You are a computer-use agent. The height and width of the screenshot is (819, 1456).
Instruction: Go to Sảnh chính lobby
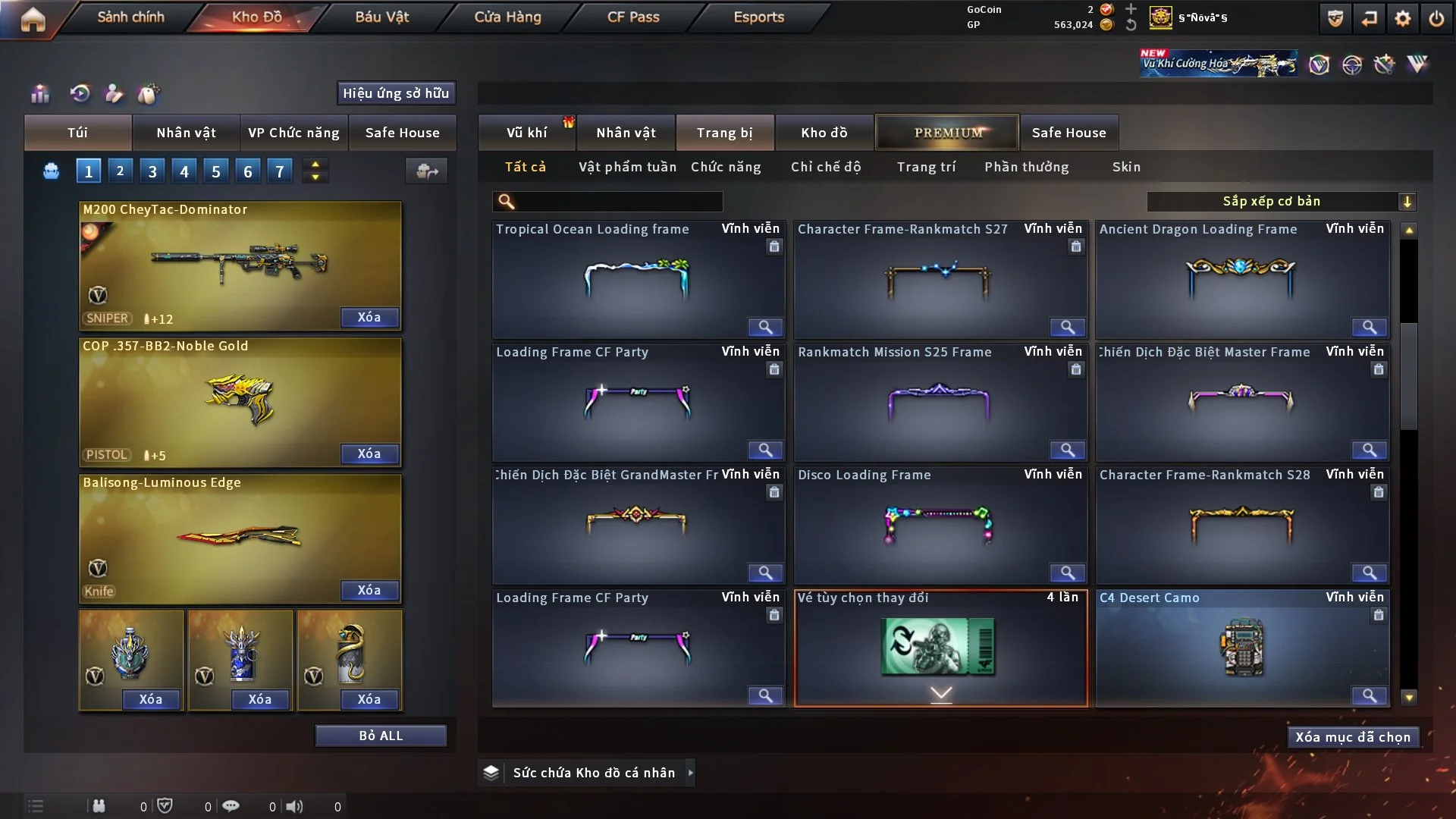[x=130, y=17]
